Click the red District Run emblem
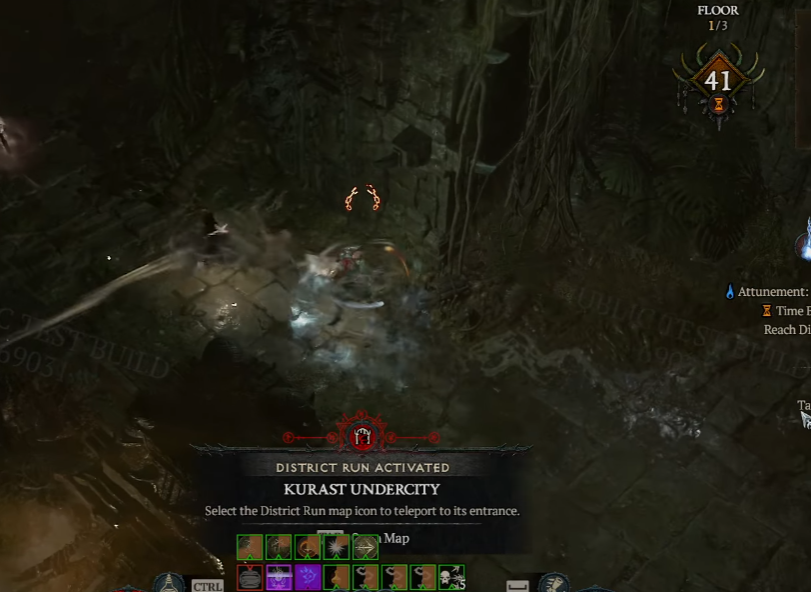The height and width of the screenshot is (592, 811). [361, 435]
